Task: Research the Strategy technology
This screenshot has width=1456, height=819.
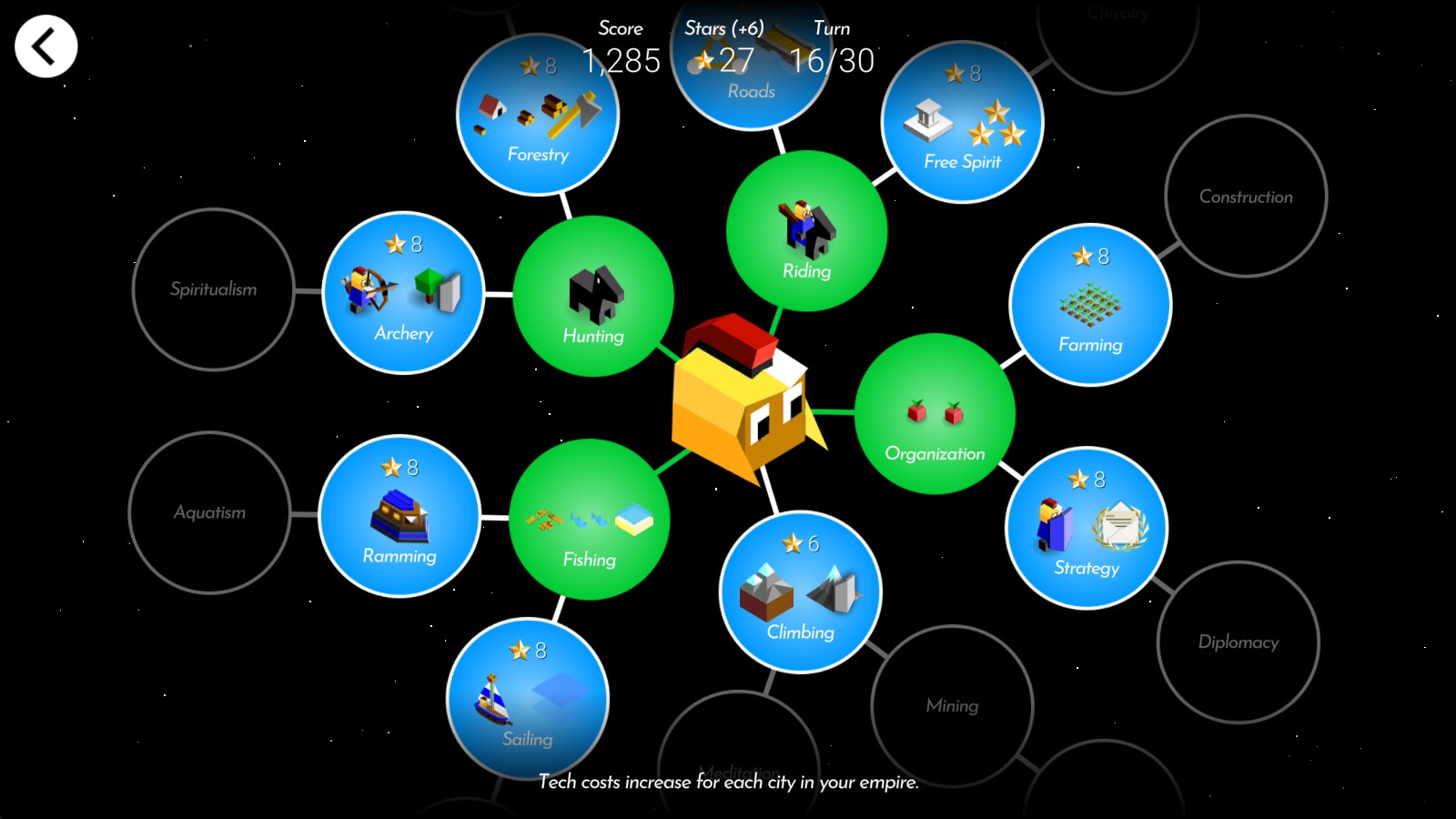Action: pos(1086,528)
